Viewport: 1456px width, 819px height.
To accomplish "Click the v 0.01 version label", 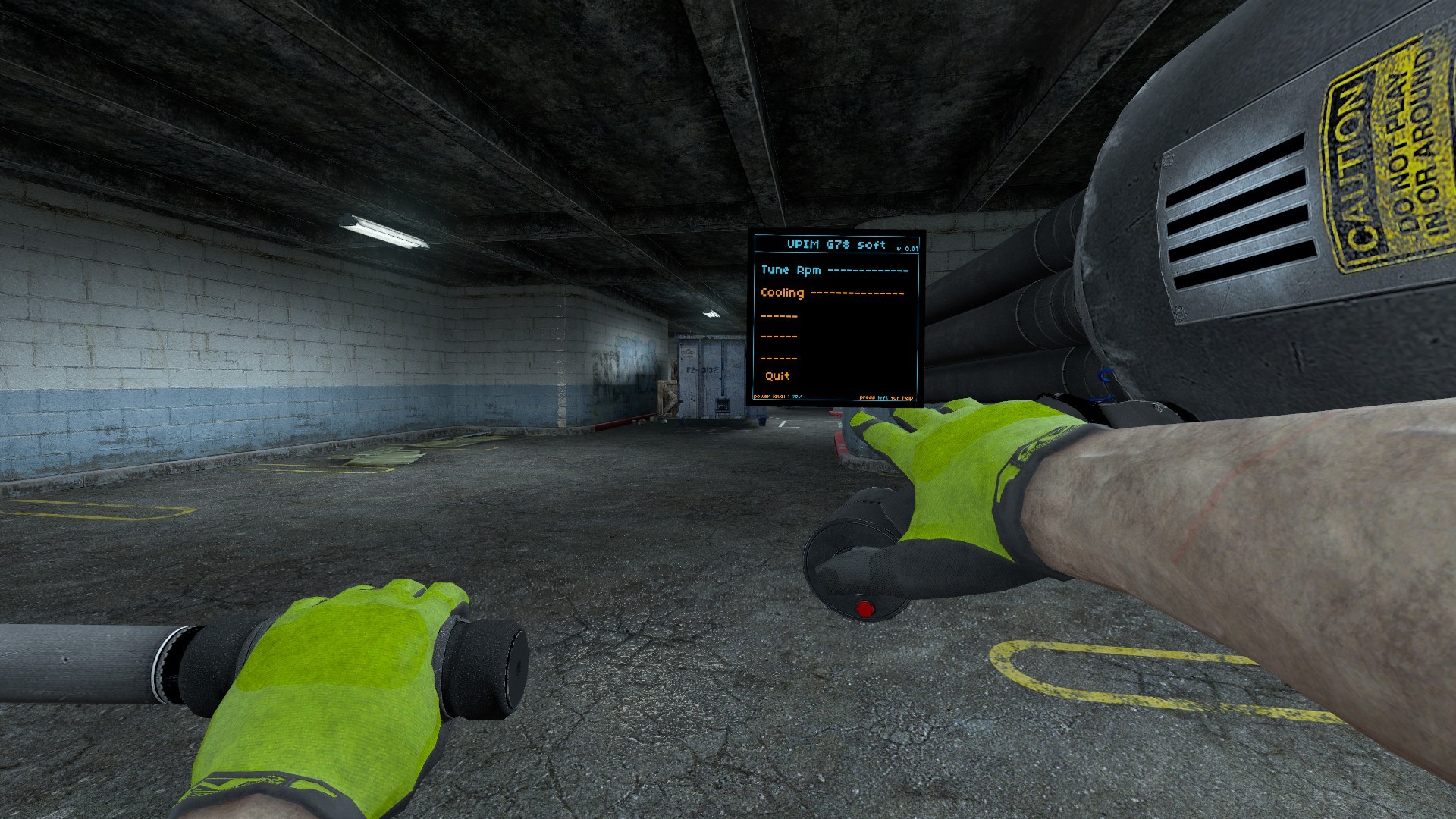I will click(908, 249).
